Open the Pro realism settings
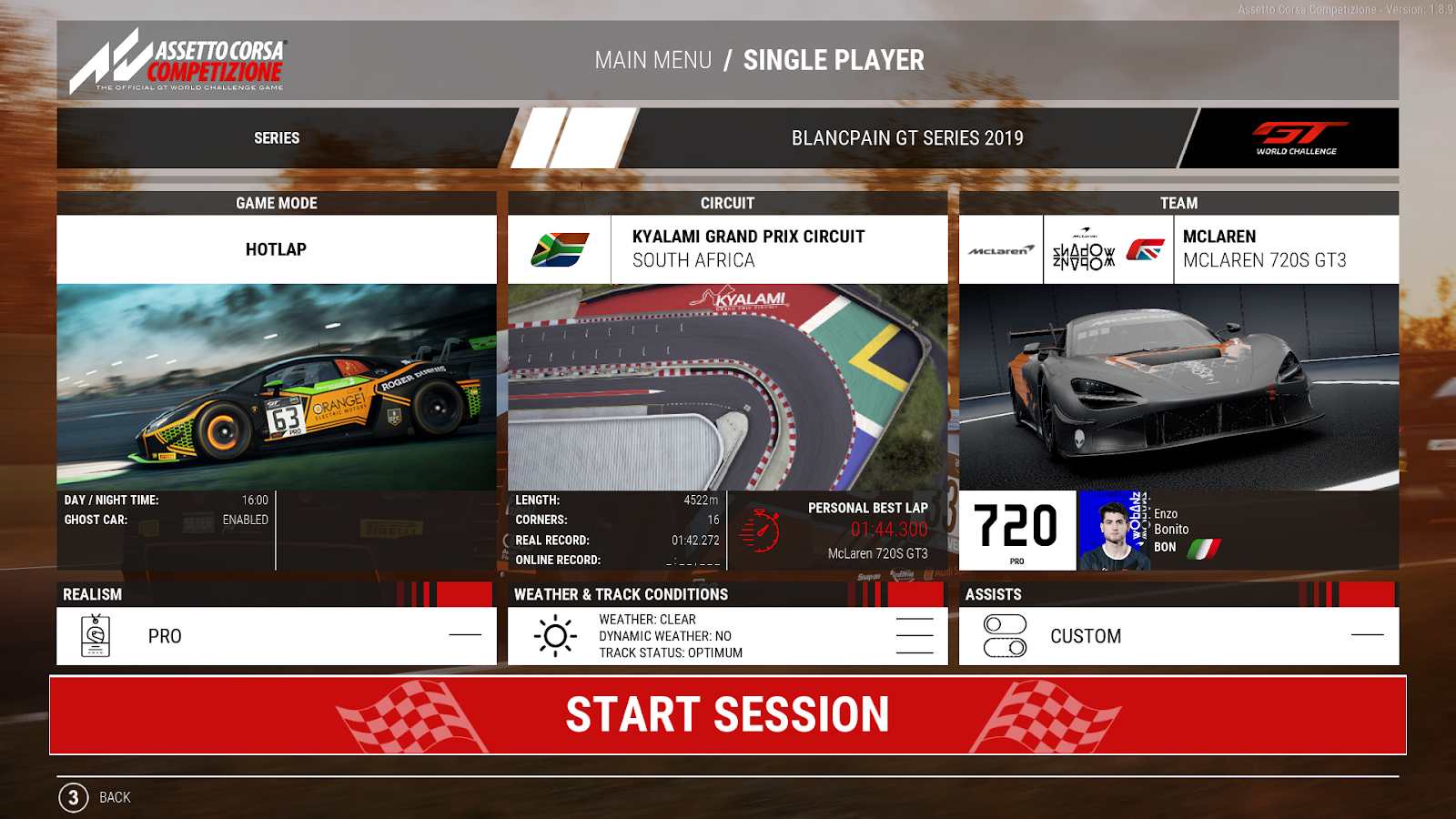This screenshot has width=1456, height=819. click(x=276, y=636)
